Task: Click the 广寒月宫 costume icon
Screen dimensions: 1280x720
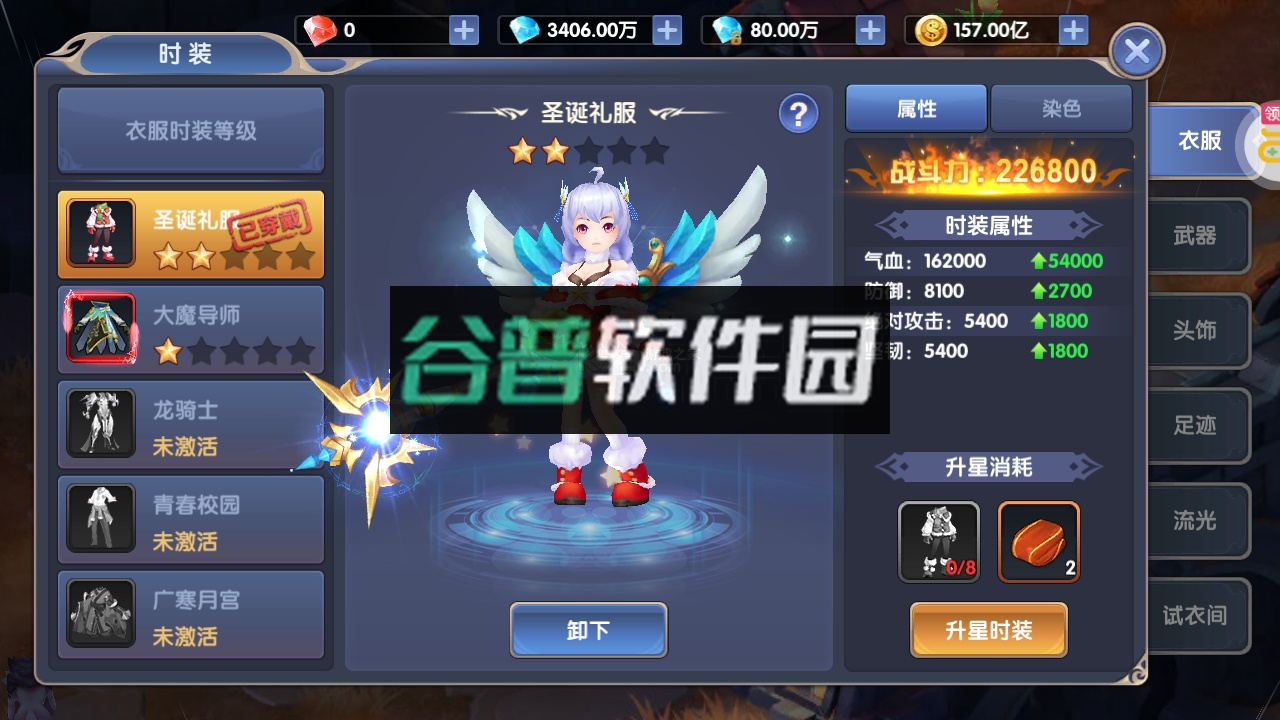Action: 99,613
